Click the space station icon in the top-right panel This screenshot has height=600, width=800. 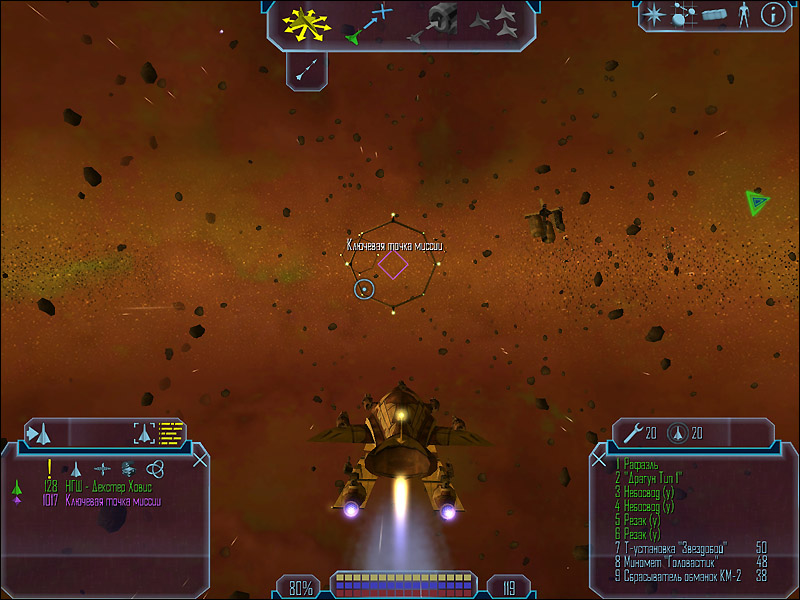[x=713, y=15]
